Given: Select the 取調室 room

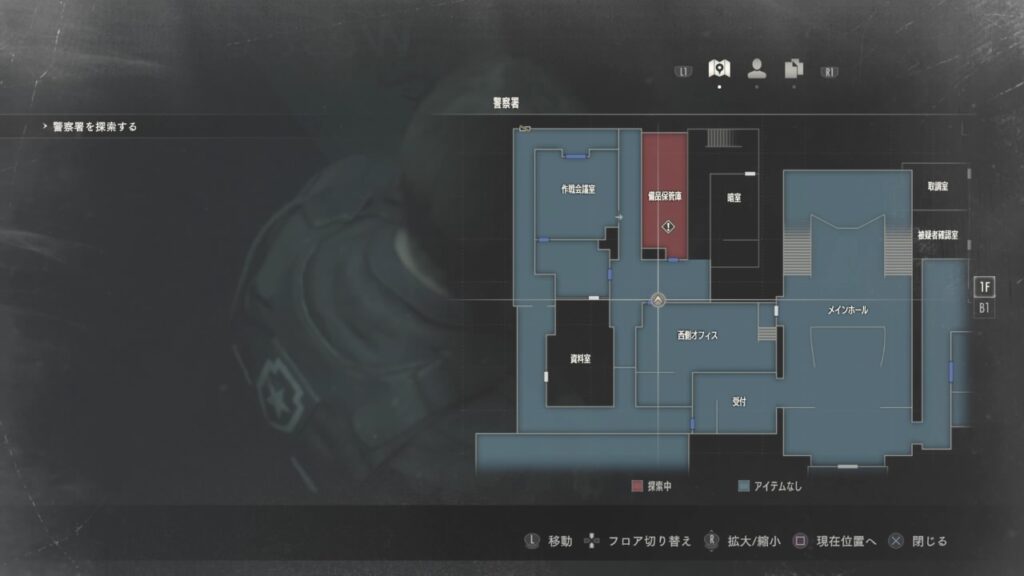Looking at the screenshot, I should (937, 186).
